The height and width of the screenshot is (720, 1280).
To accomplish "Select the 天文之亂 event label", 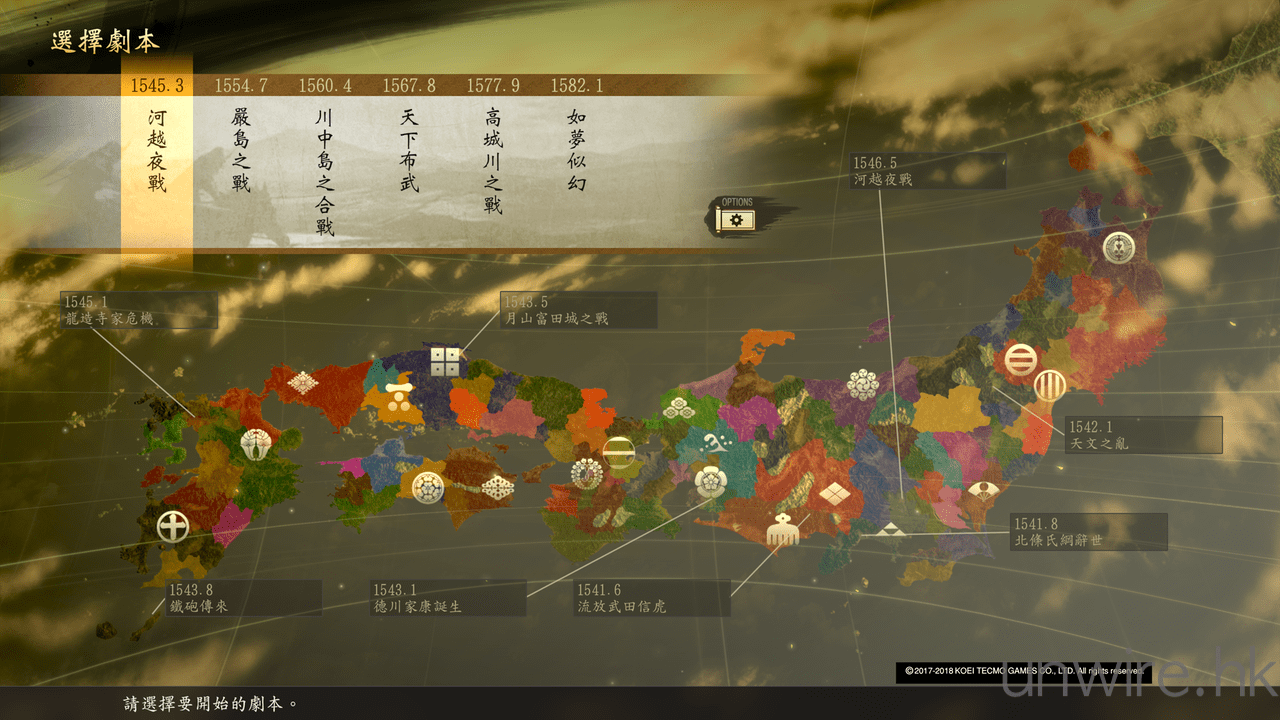I will tap(1143, 435).
